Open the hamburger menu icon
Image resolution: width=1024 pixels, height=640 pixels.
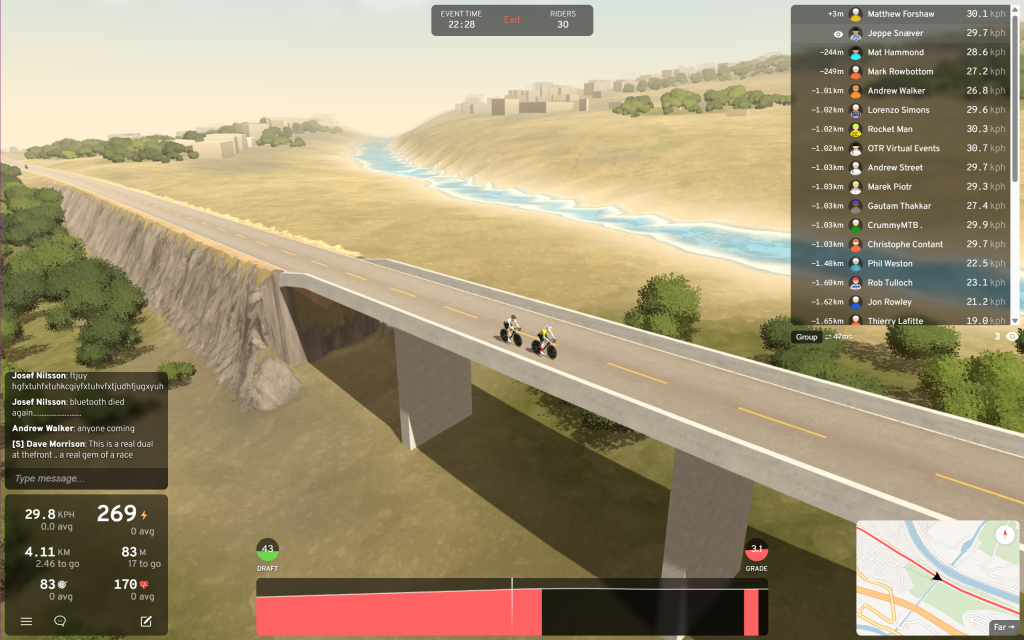tap(27, 621)
